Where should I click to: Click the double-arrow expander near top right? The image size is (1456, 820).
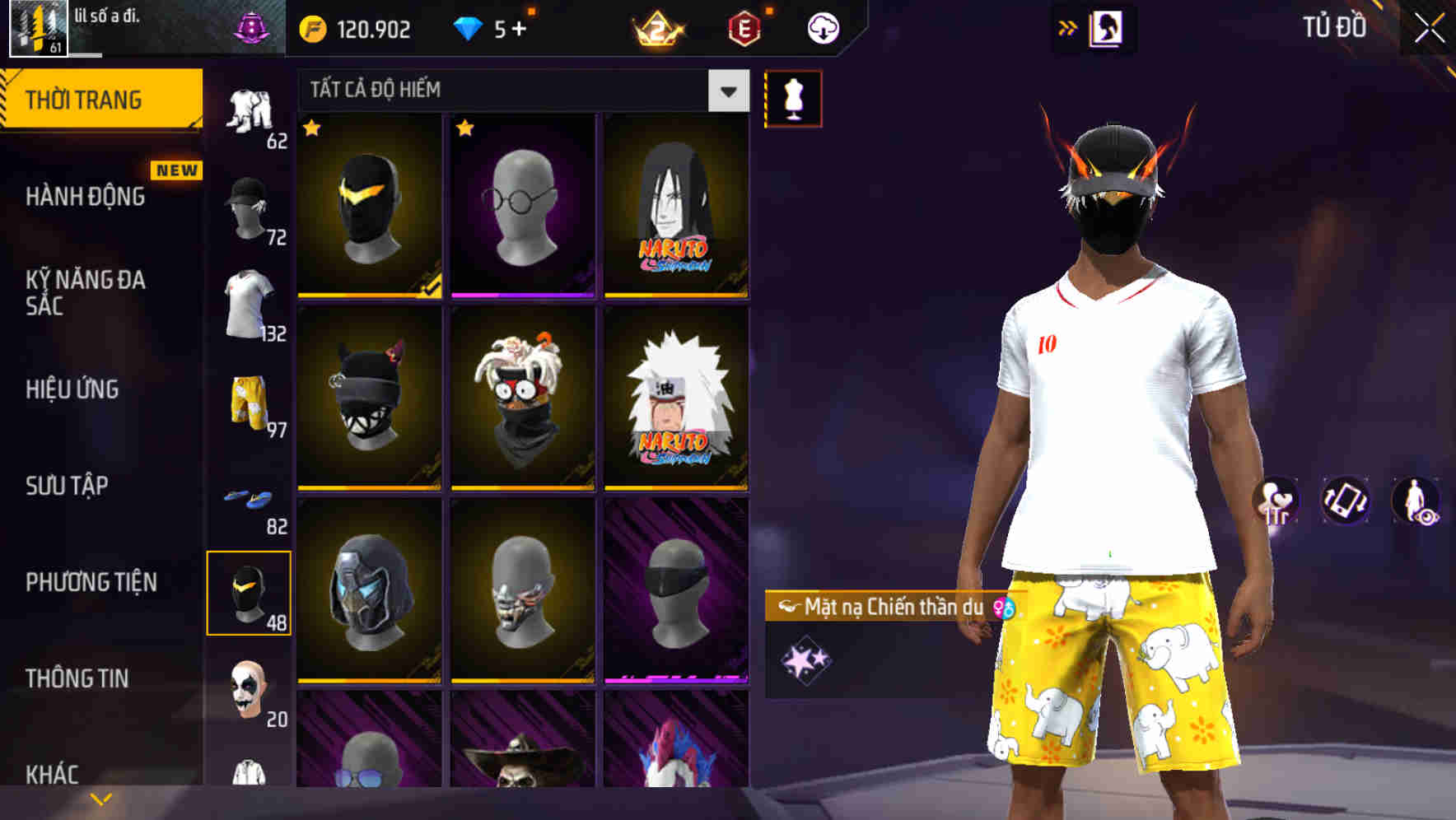coord(1066,27)
